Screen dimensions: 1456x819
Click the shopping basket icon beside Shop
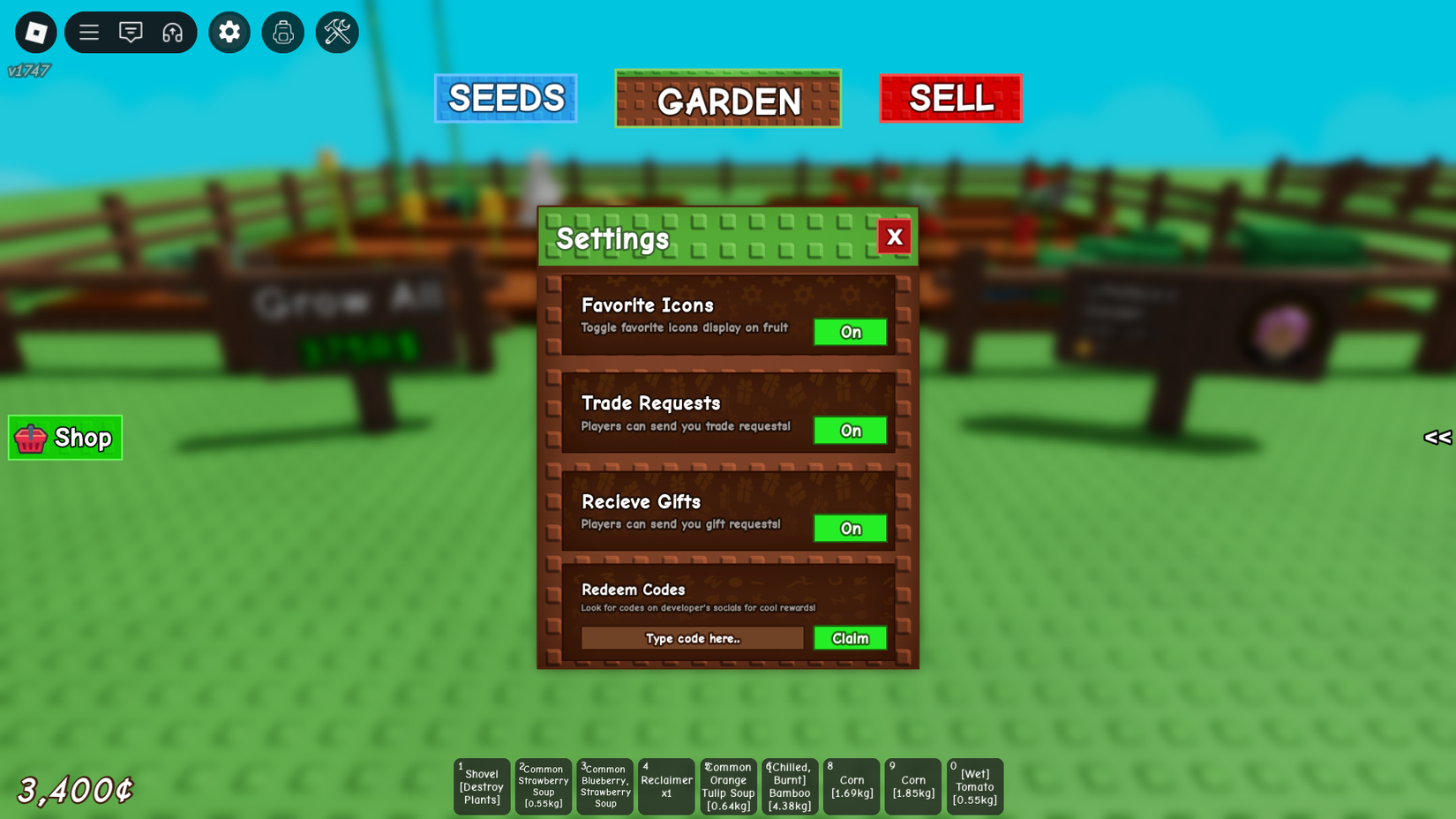(30, 437)
